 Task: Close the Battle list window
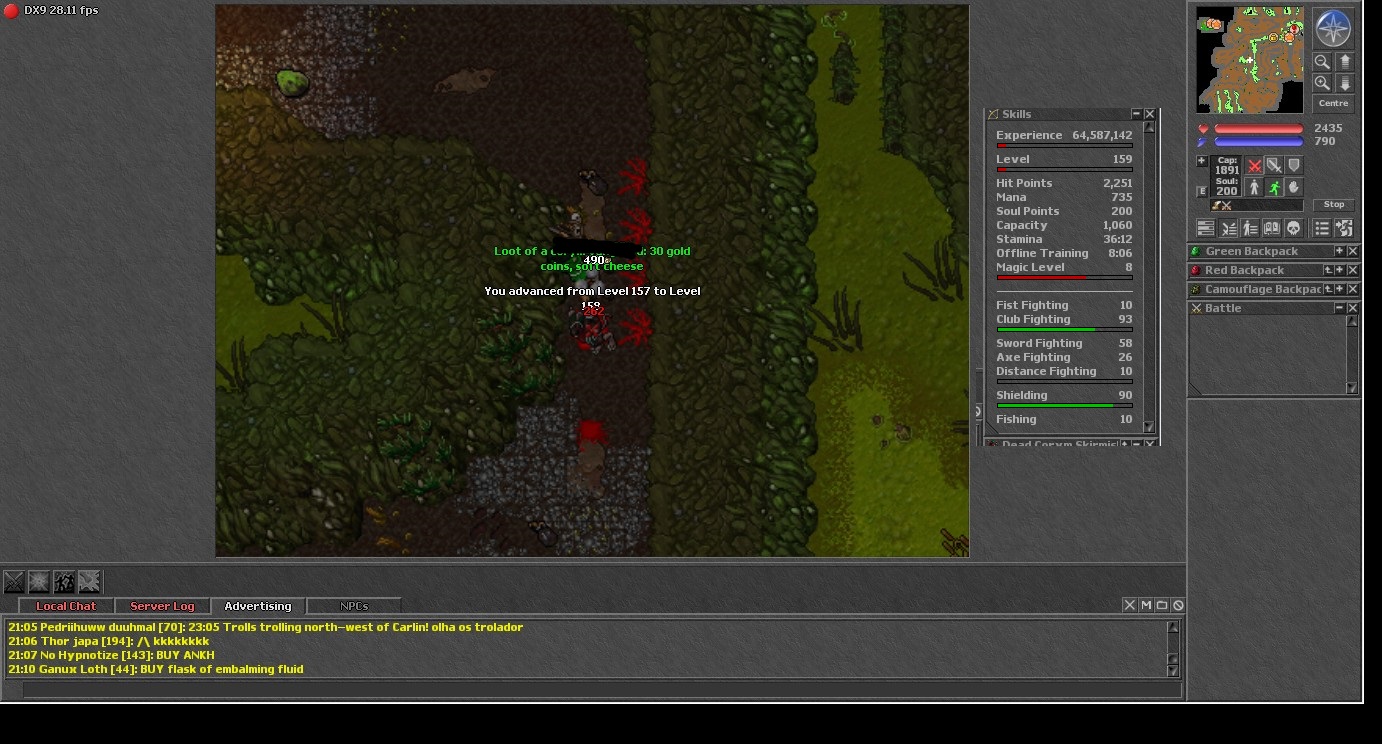pyautogui.click(x=1353, y=308)
